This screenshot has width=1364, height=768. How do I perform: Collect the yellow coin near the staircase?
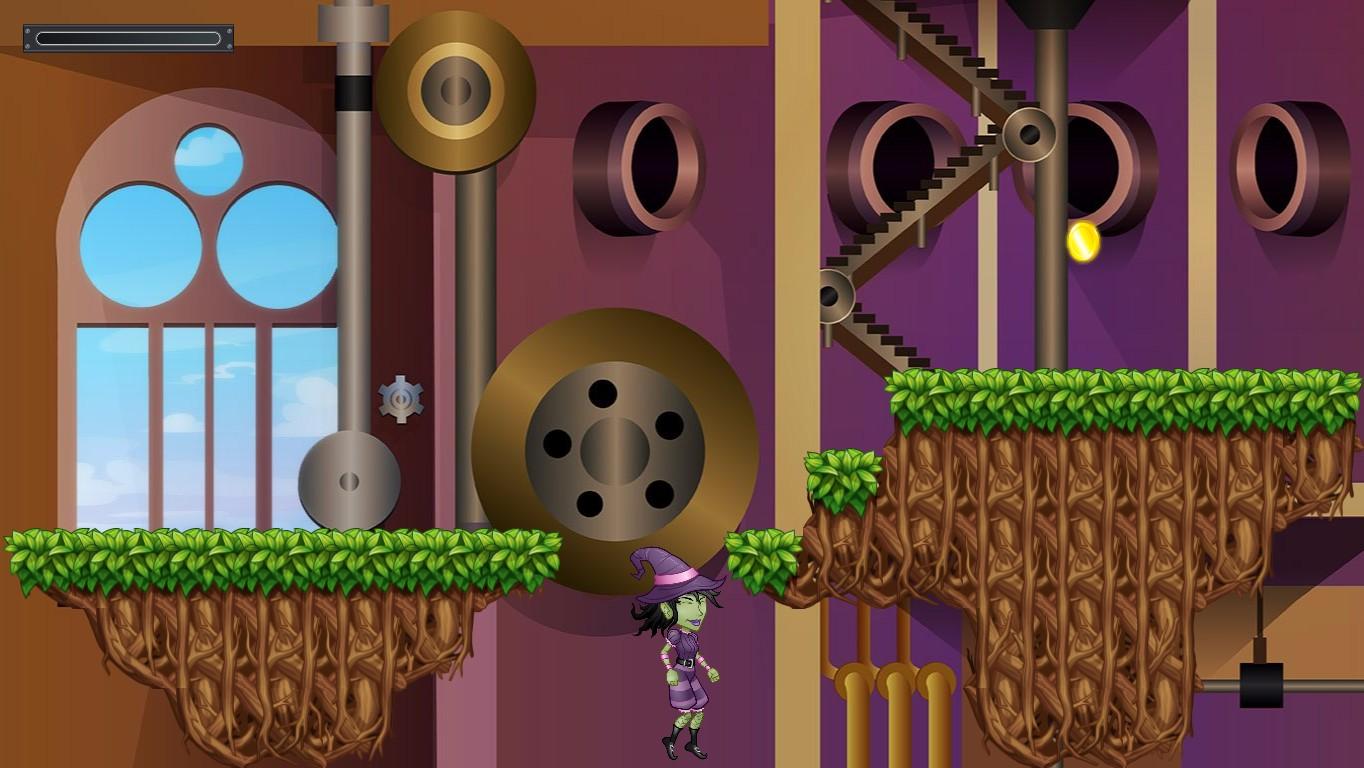(x=1081, y=243)
